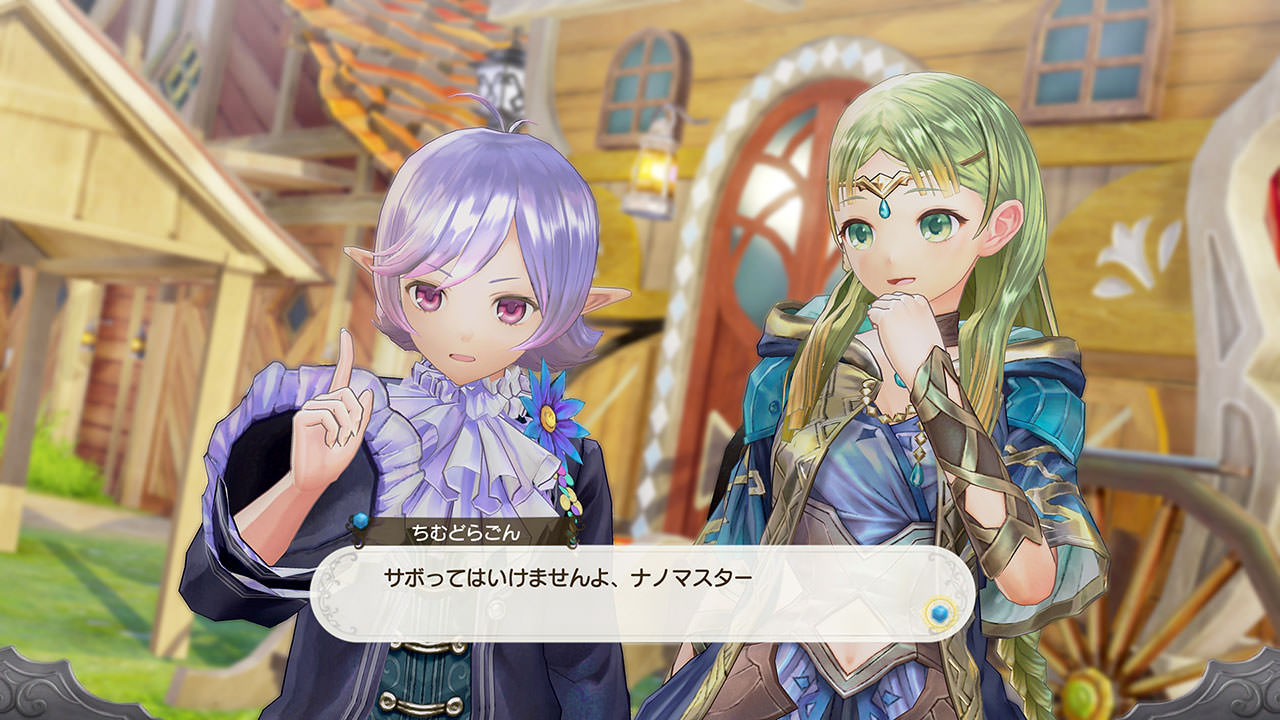1280x720 pixels.
Task: Click the blue orb to advance dialogue
Action: pyautogui.click(x=938, y=612)
